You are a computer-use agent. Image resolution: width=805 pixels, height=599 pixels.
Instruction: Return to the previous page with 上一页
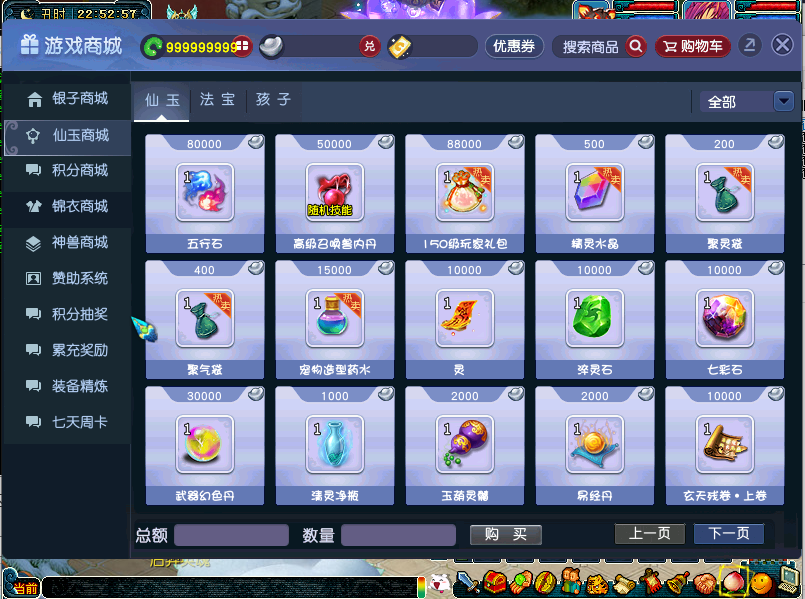tap(650, 534)
